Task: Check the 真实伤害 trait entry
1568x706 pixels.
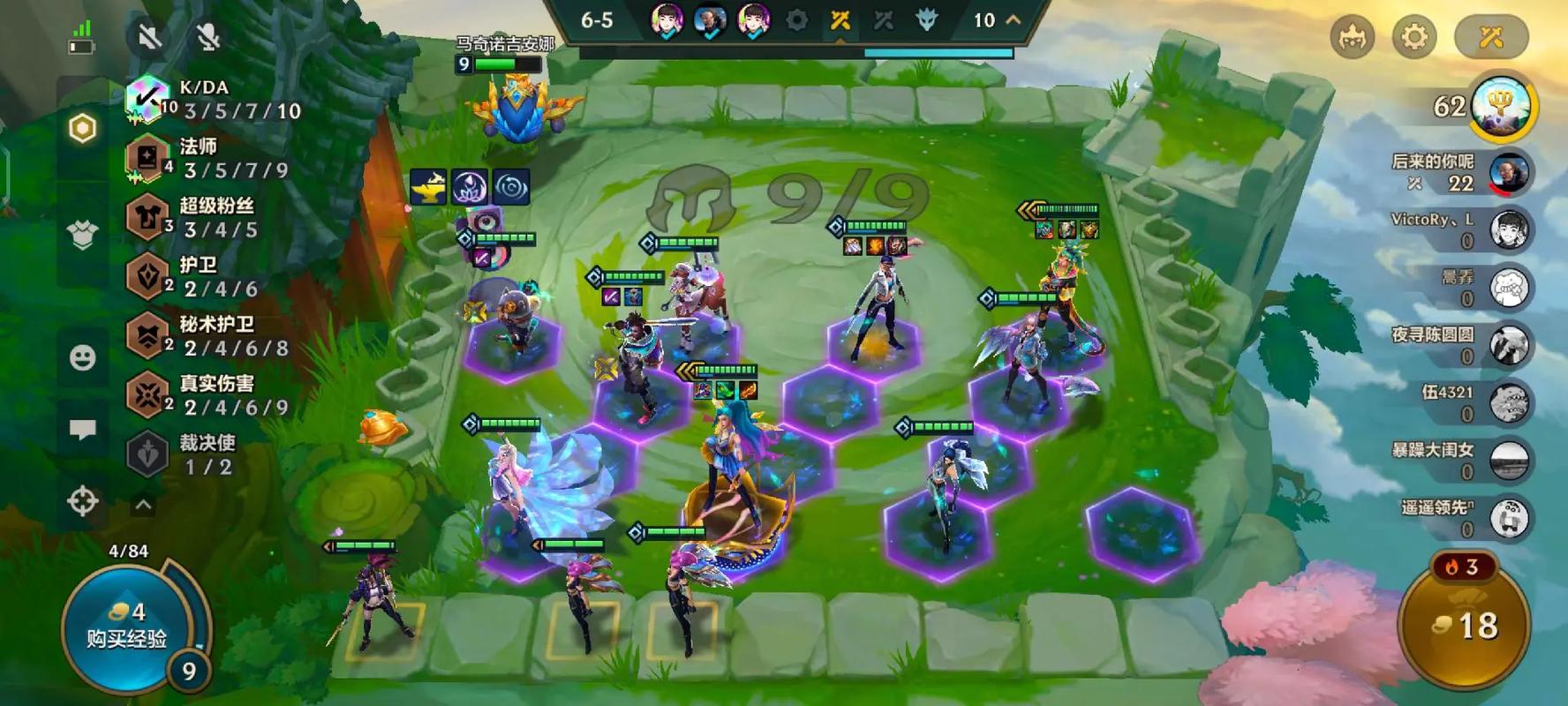Action: tap(212, 395)
